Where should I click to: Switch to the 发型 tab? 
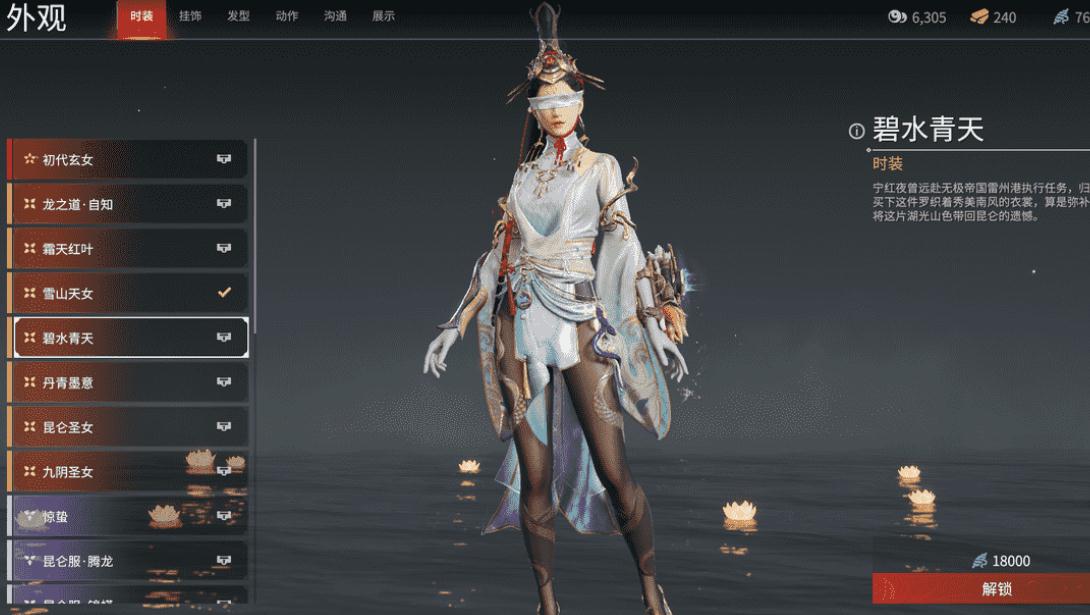(x=238, y=16)
